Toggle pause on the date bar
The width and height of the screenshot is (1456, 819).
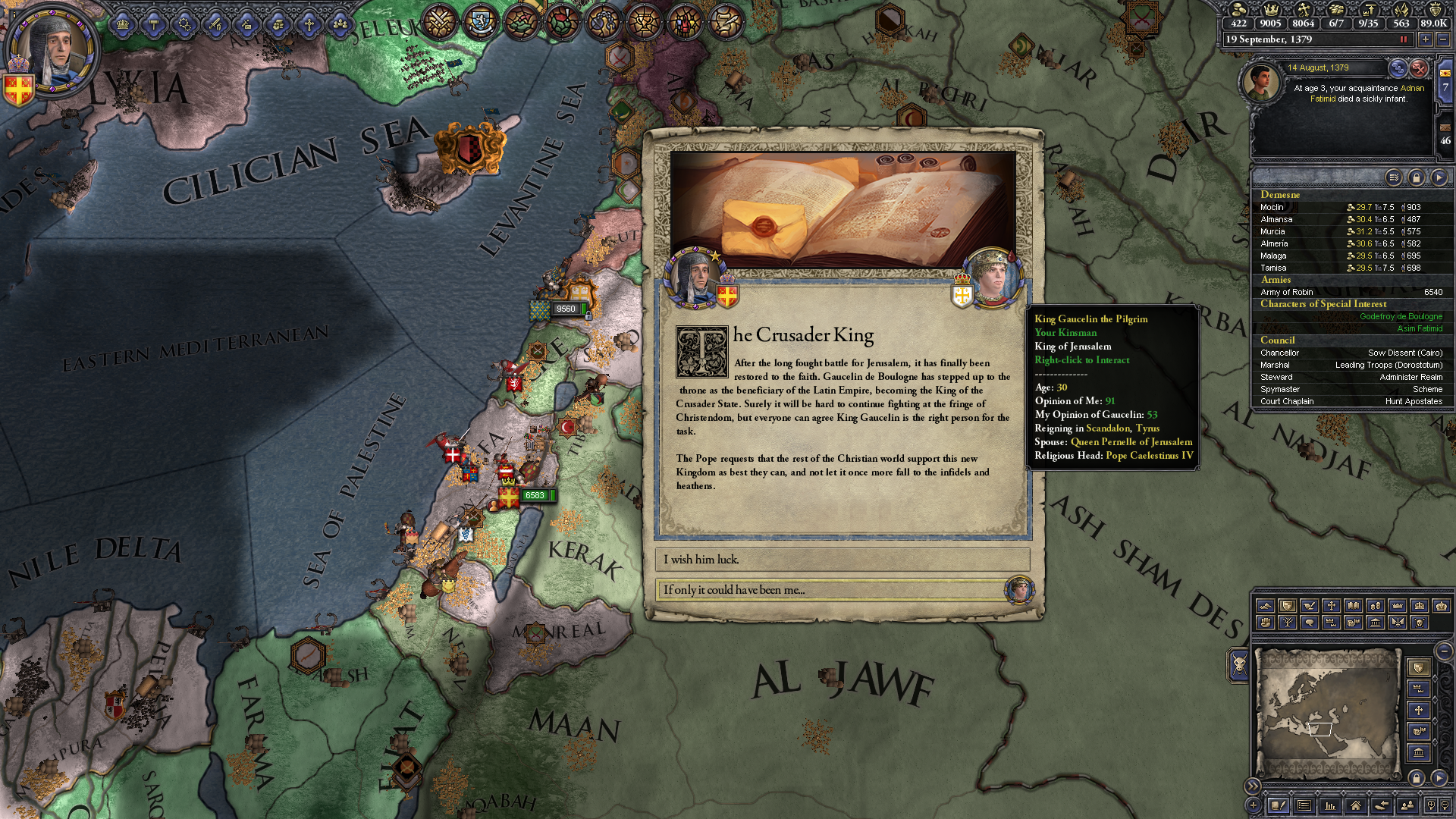[1403, 39]
